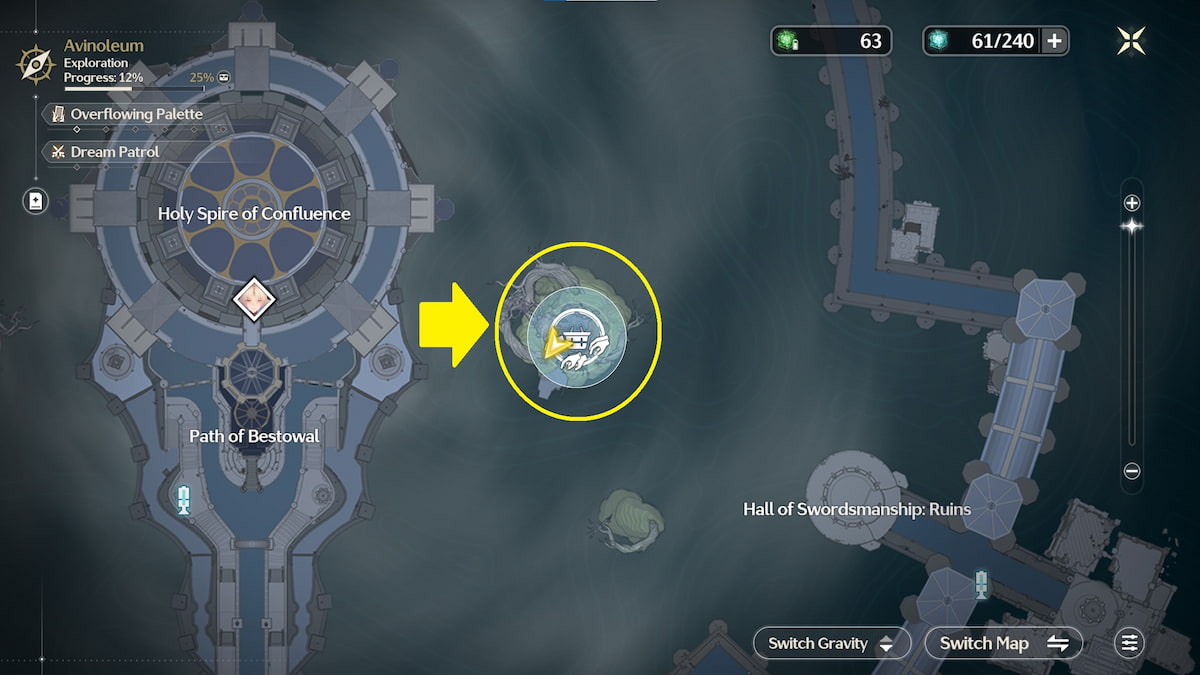Click the Switch Map button

[x=1003, y=643]
